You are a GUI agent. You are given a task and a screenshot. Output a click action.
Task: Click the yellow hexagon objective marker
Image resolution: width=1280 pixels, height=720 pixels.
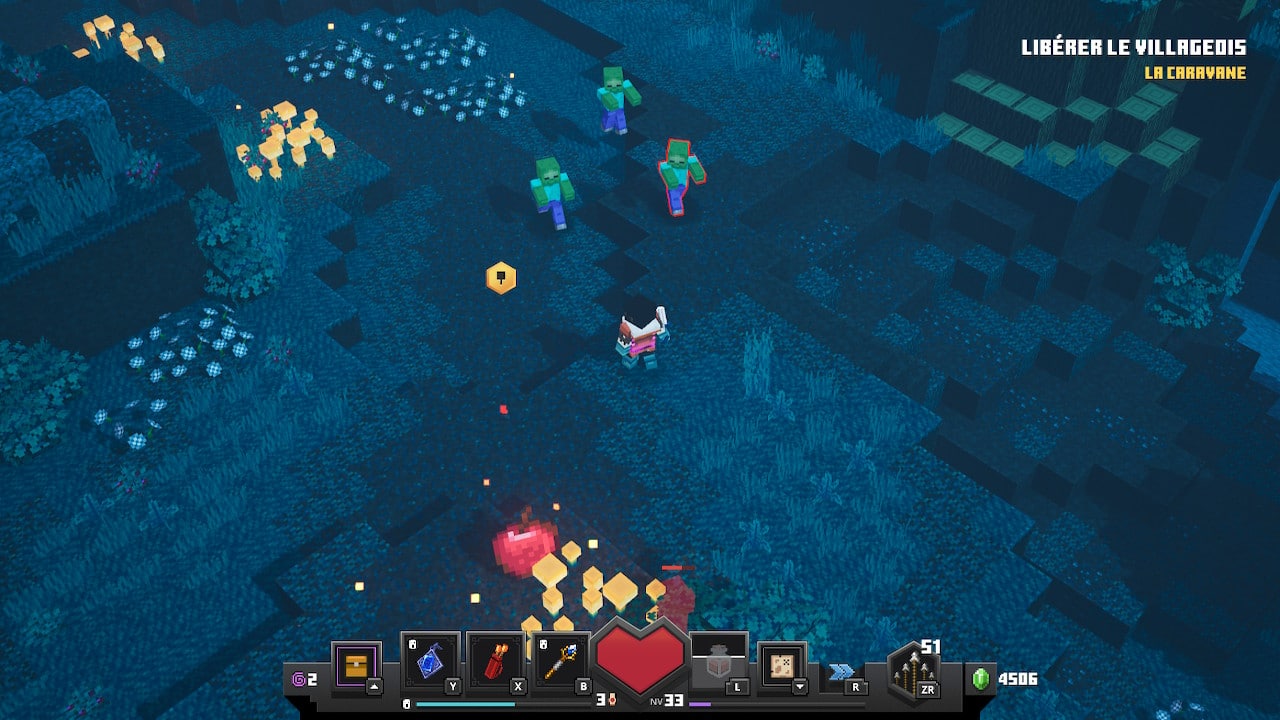tap(501, 277)
